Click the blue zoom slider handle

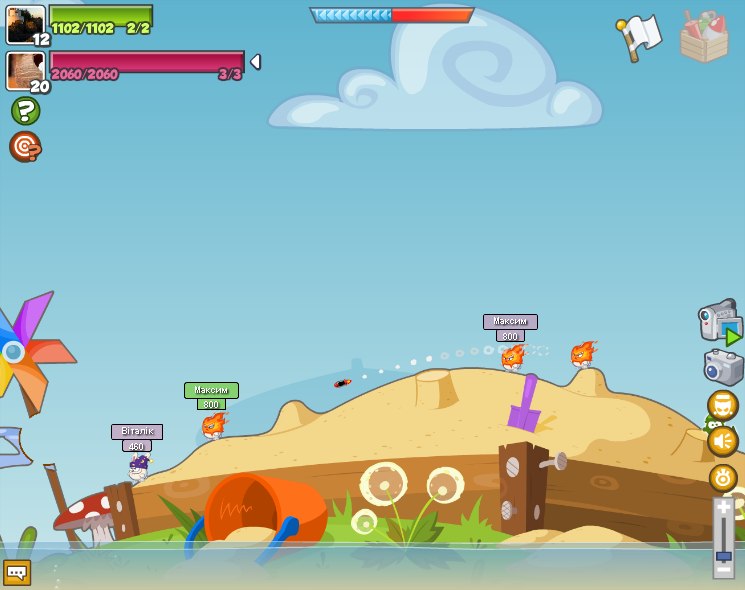[x=724, y=555]
